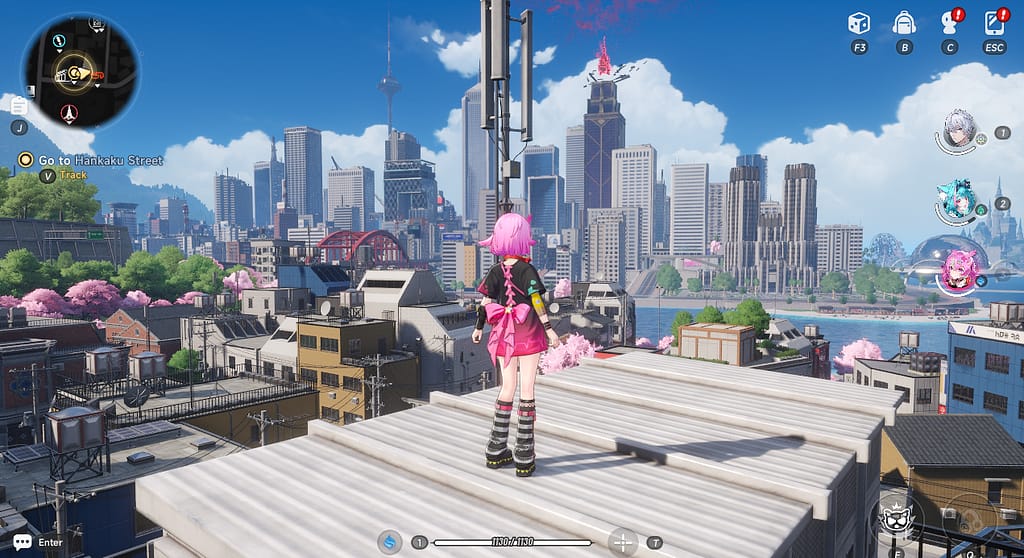Open the chat bubble icon
This screenshot has height=558, width=1024.
(21, 542)
